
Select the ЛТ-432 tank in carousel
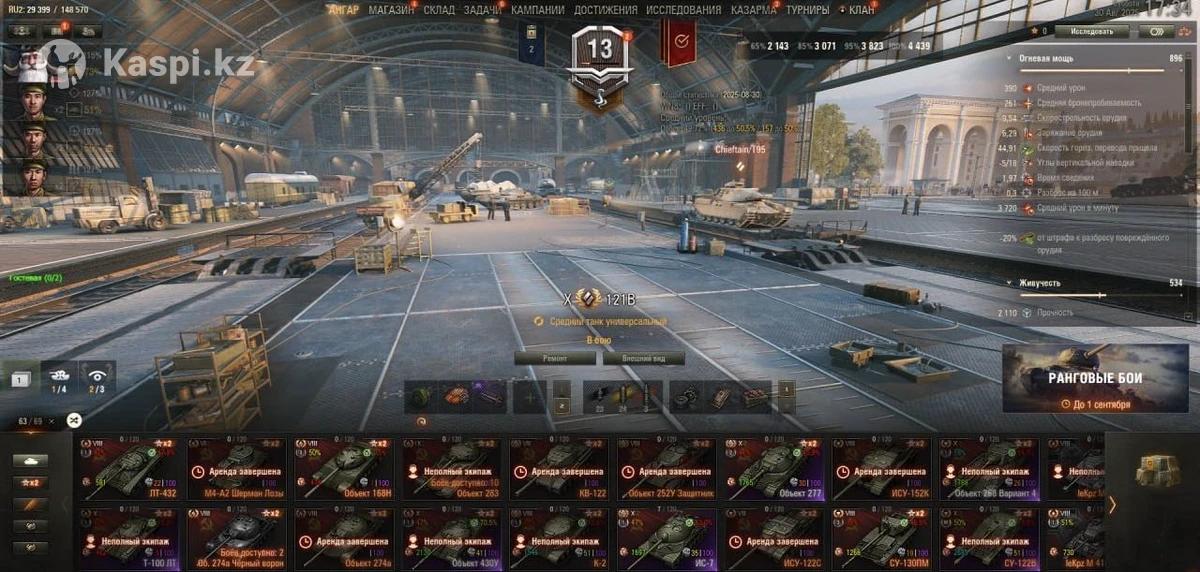pyautogui.click(x=132, y=468)
